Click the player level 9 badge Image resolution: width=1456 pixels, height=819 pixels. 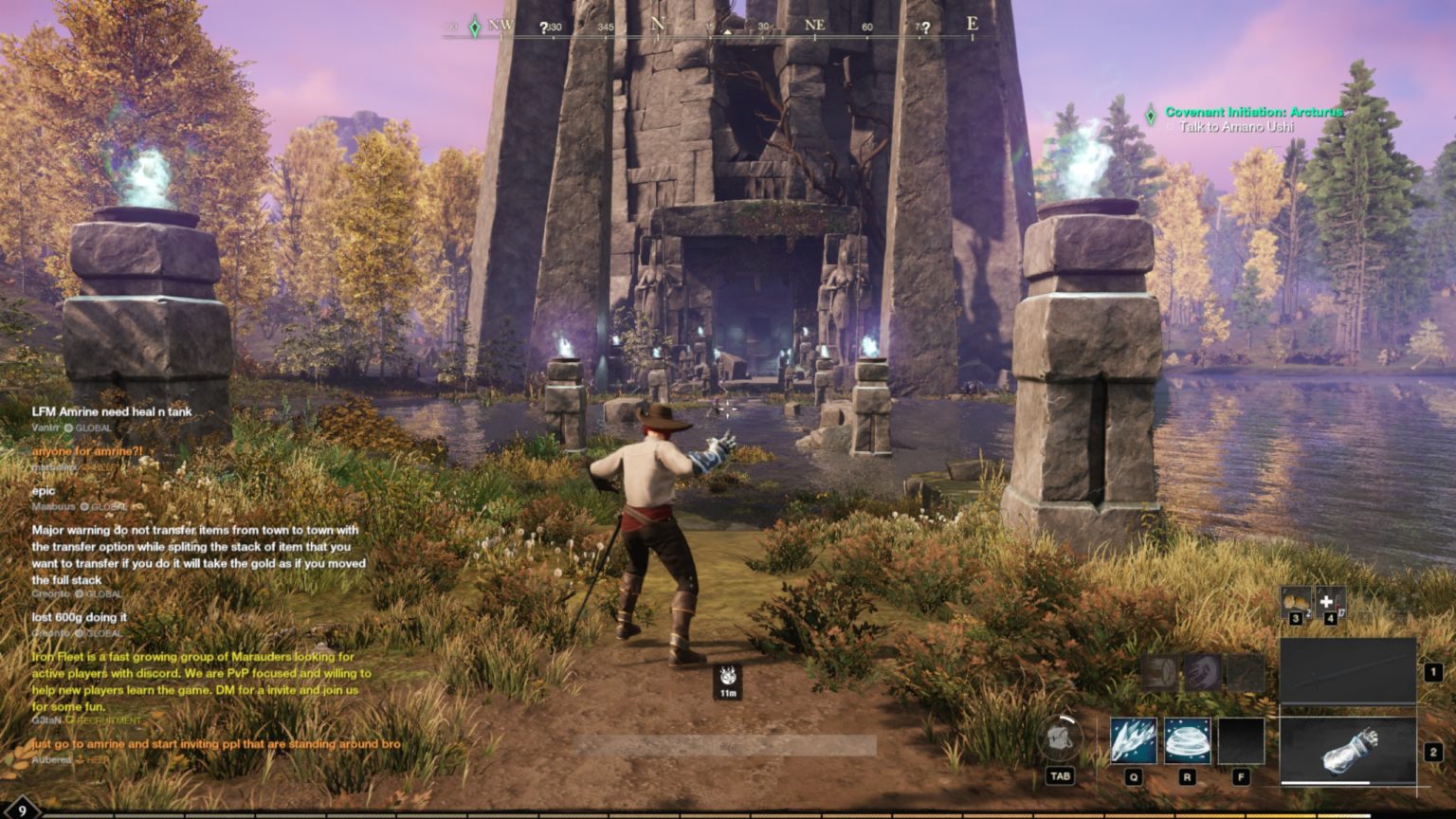(21, 810)
